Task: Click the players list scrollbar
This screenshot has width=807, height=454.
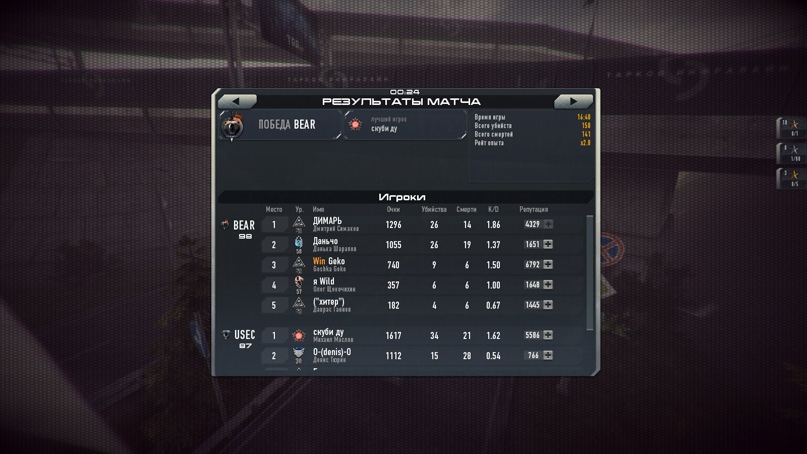Action: coord(590,270)
